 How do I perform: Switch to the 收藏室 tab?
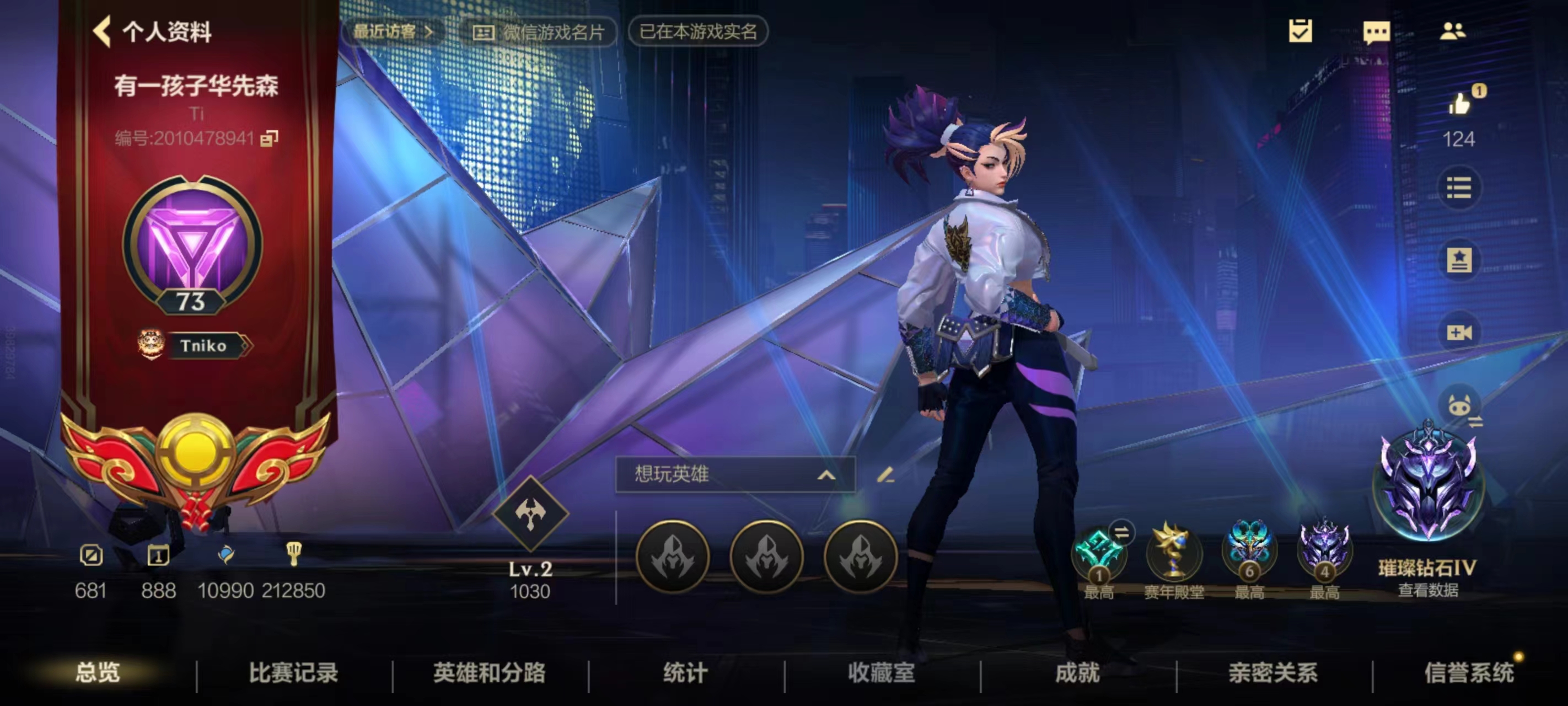(x=882, y=672)
